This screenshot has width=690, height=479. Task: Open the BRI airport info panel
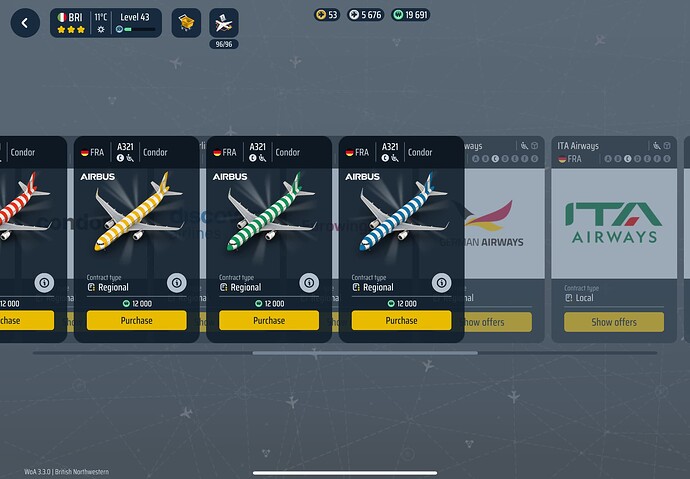coord(105,22)
